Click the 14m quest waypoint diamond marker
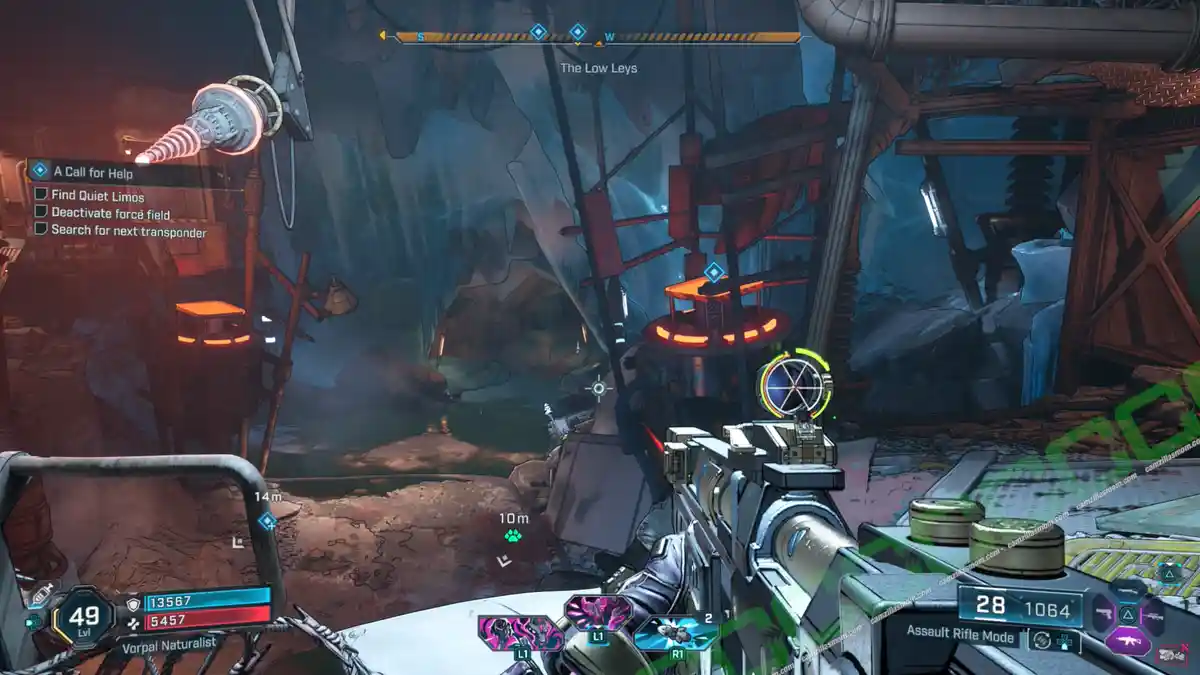The width and height of the screenshot is (1200, 675). [267, 521]
